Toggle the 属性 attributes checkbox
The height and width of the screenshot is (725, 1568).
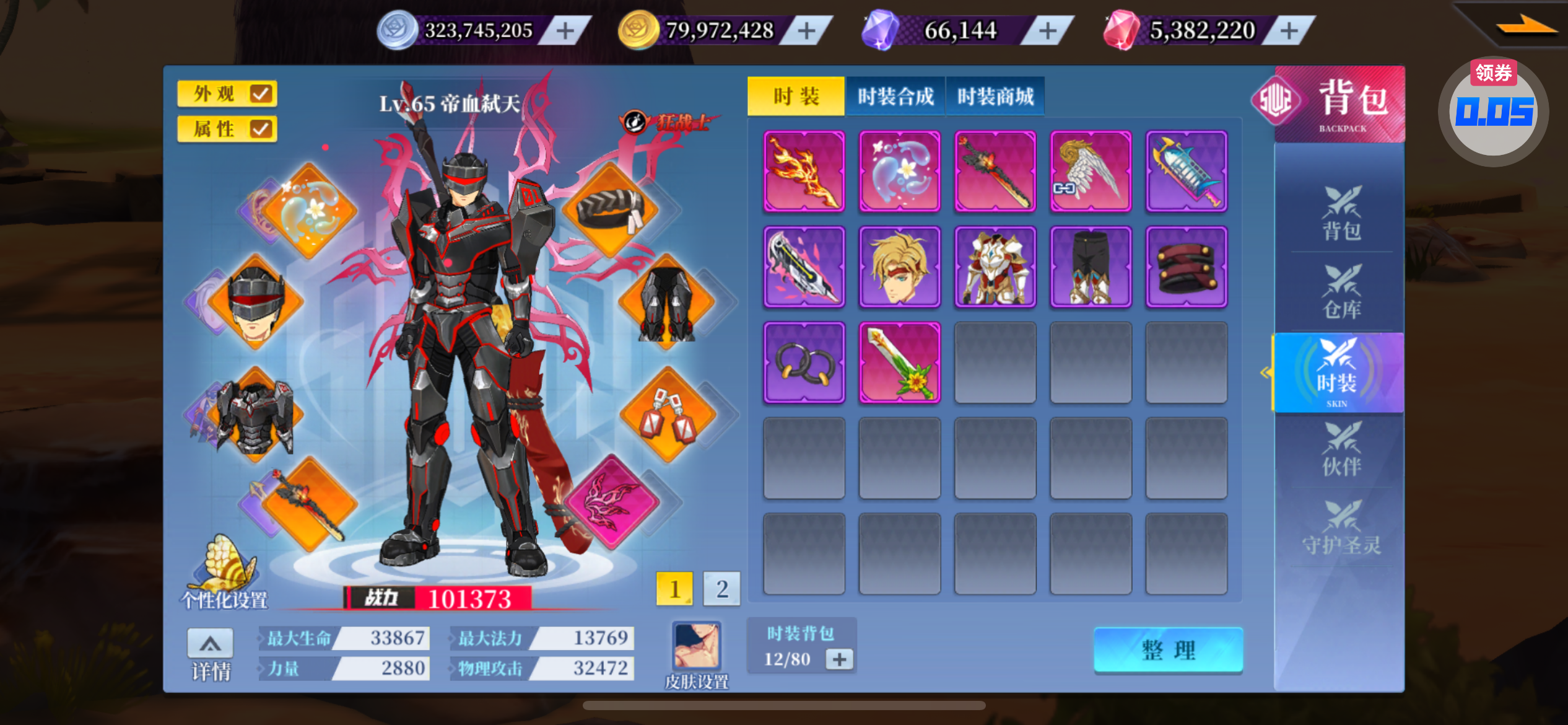(x=261, y=129)
